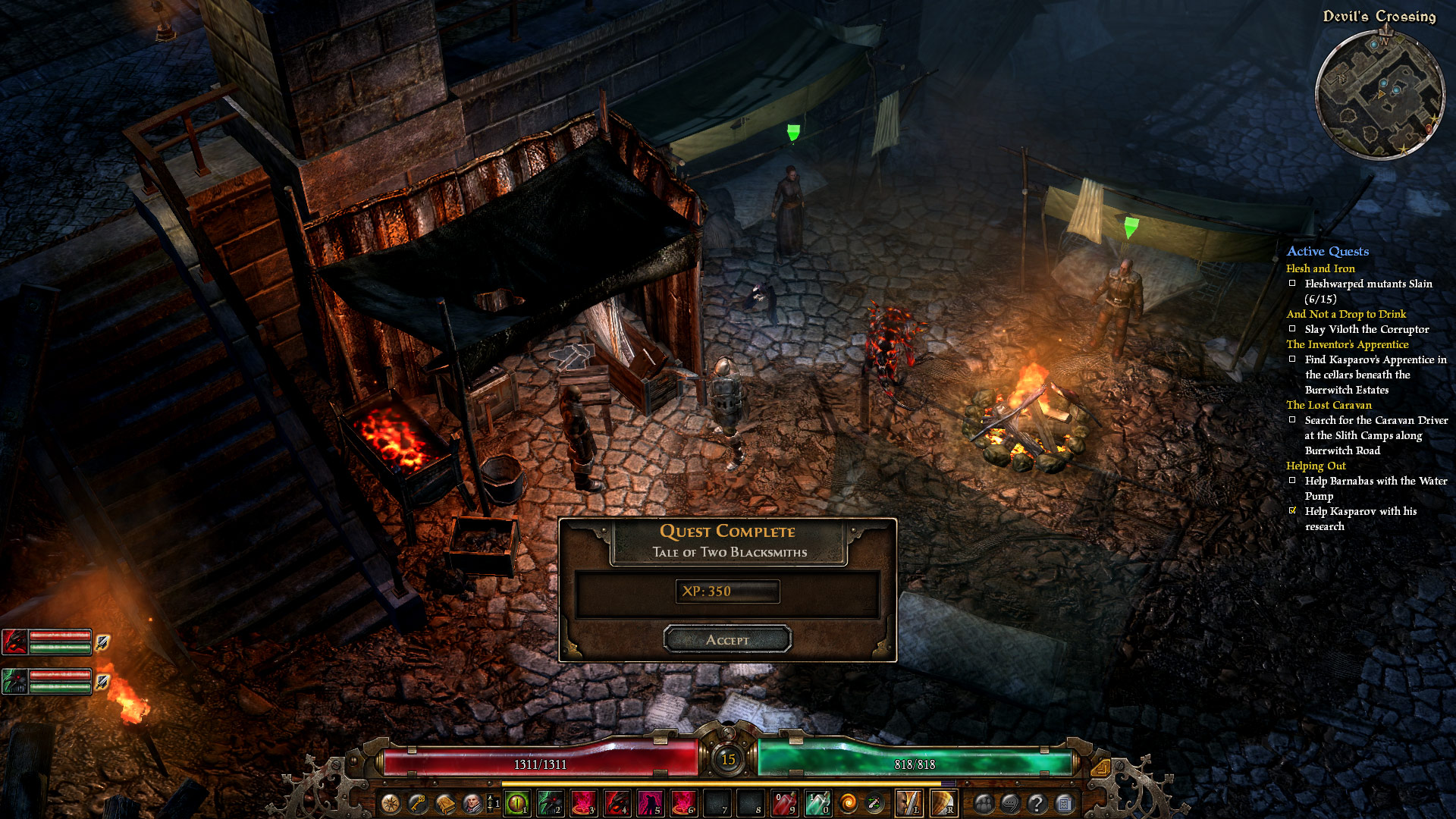The height and width of the screenshot is (819, 1456).
Task: Open the help question mark button
Action: point(1037,803)
